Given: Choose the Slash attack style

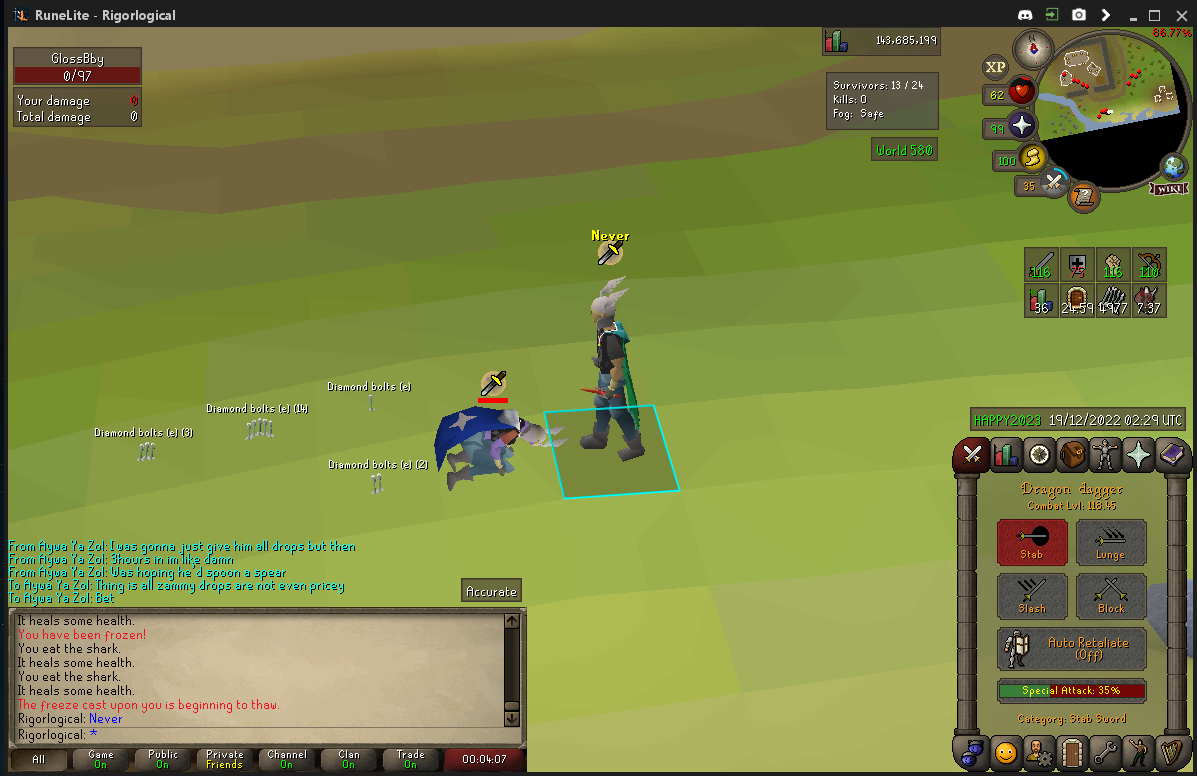Looking at the screenshot, I should coord(1032,596).
